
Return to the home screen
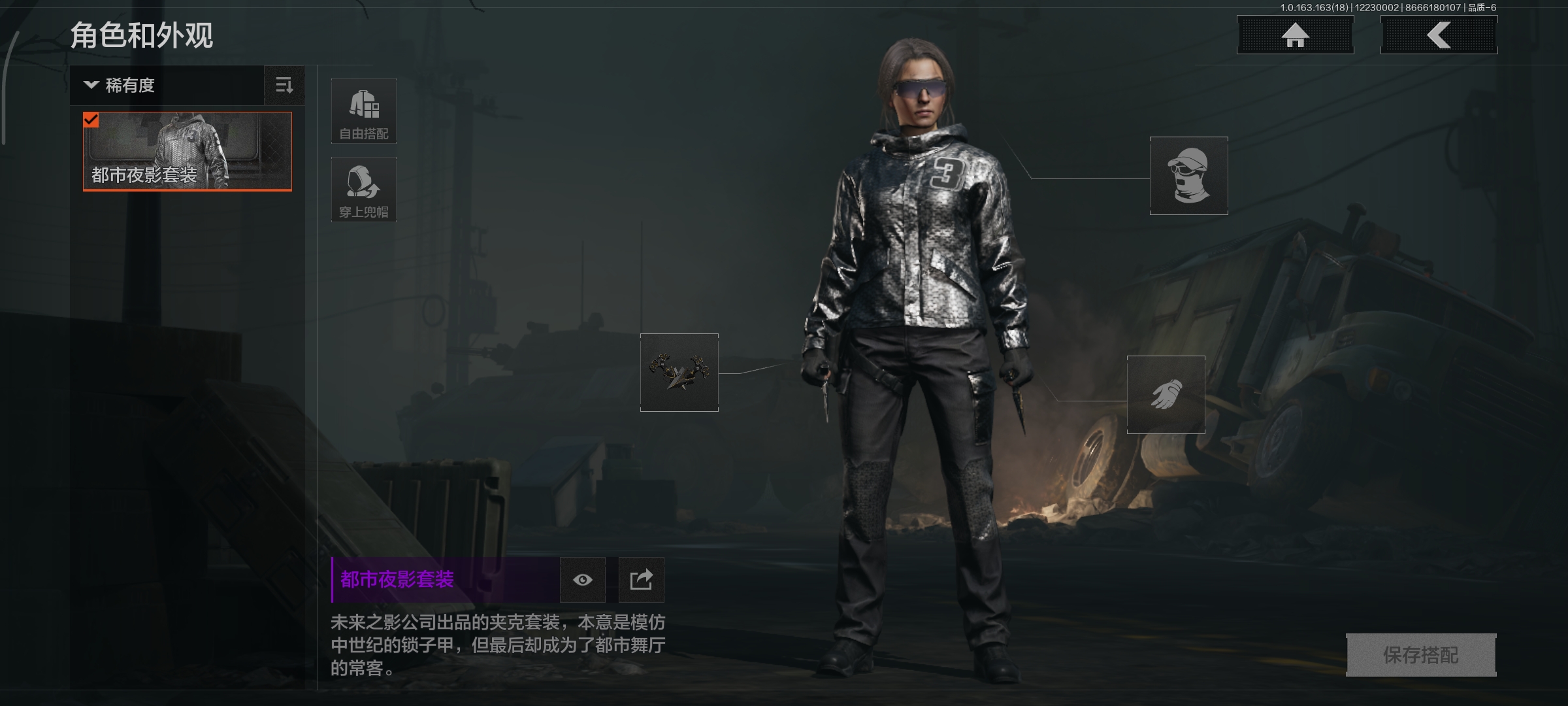[1295, 35]
